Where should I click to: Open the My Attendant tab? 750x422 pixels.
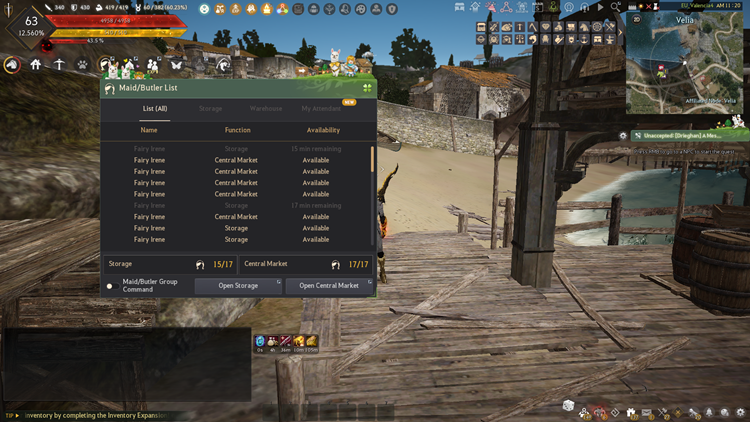pyautogui.click(x=321, y=108)
